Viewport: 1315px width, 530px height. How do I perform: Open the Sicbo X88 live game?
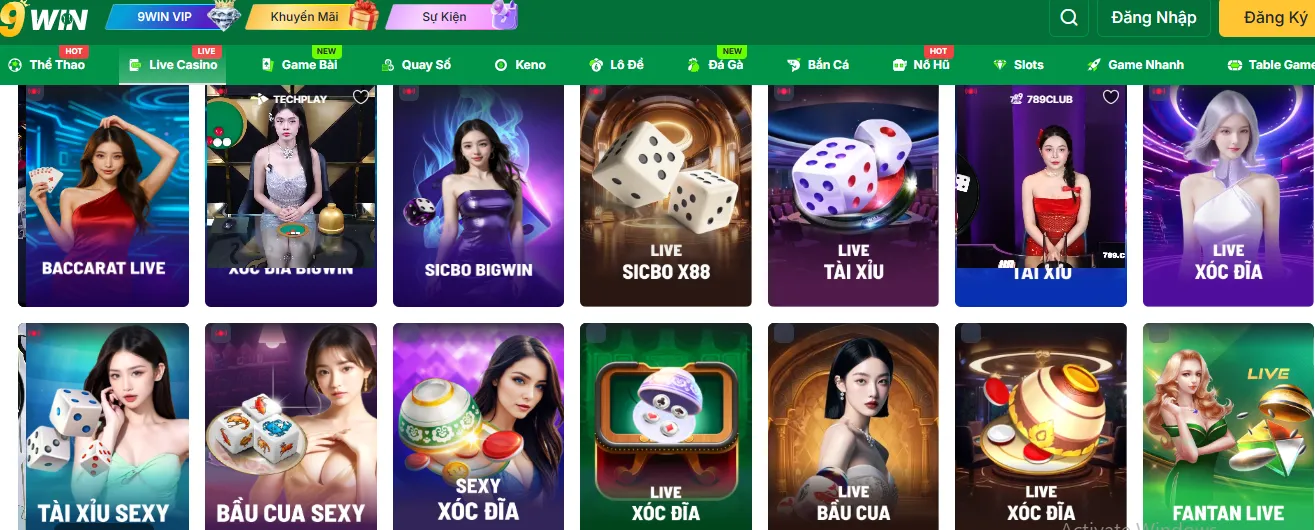click(666, 195)
